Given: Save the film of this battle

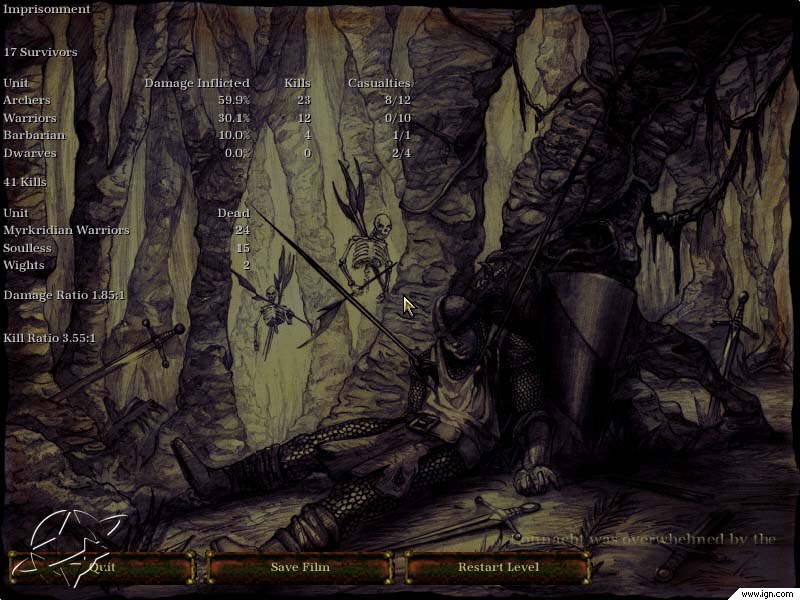Looking at the screenshot, I should tap(299, 567).
